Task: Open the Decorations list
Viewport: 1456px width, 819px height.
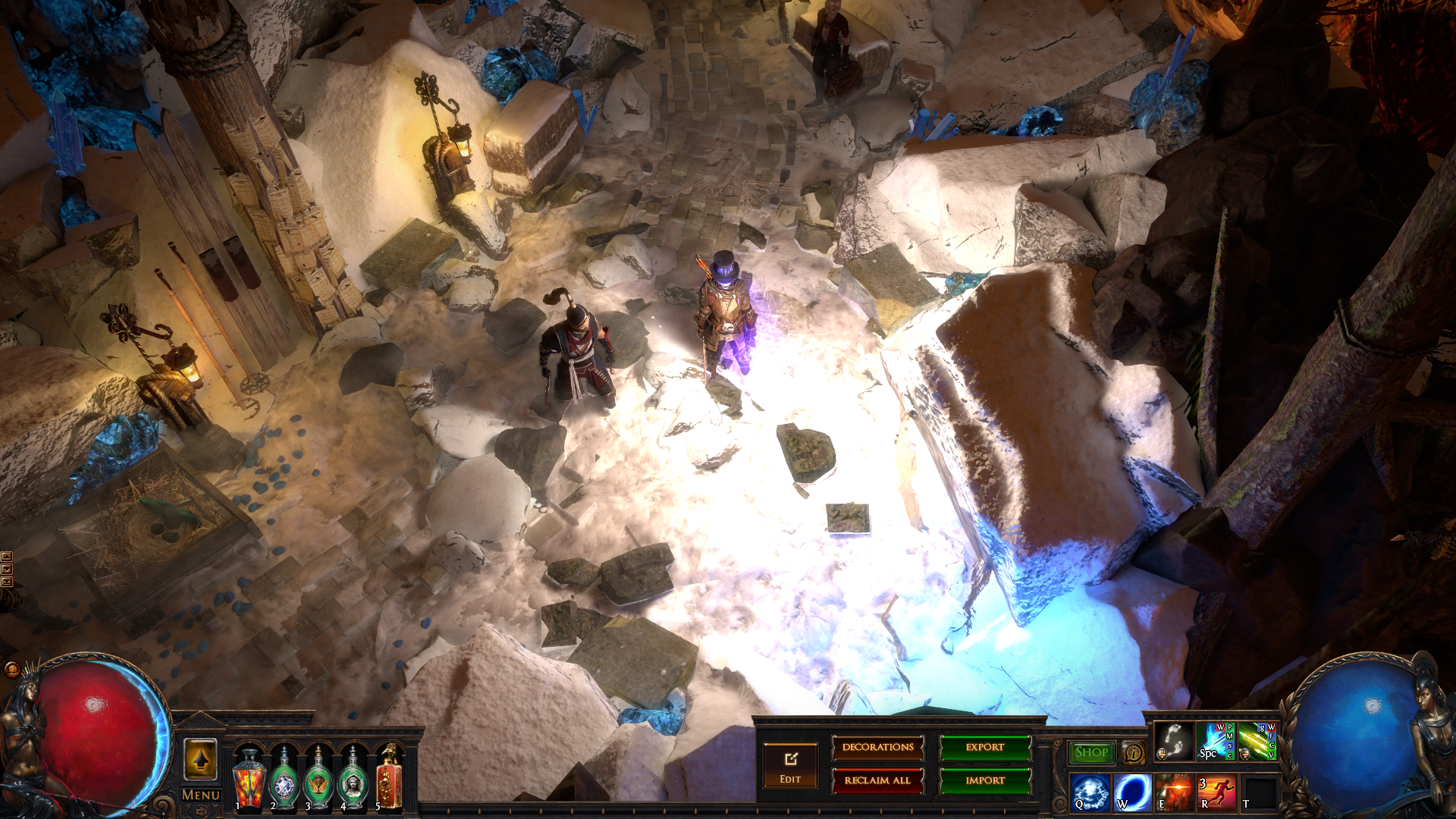Action: [x=877, y=748]
